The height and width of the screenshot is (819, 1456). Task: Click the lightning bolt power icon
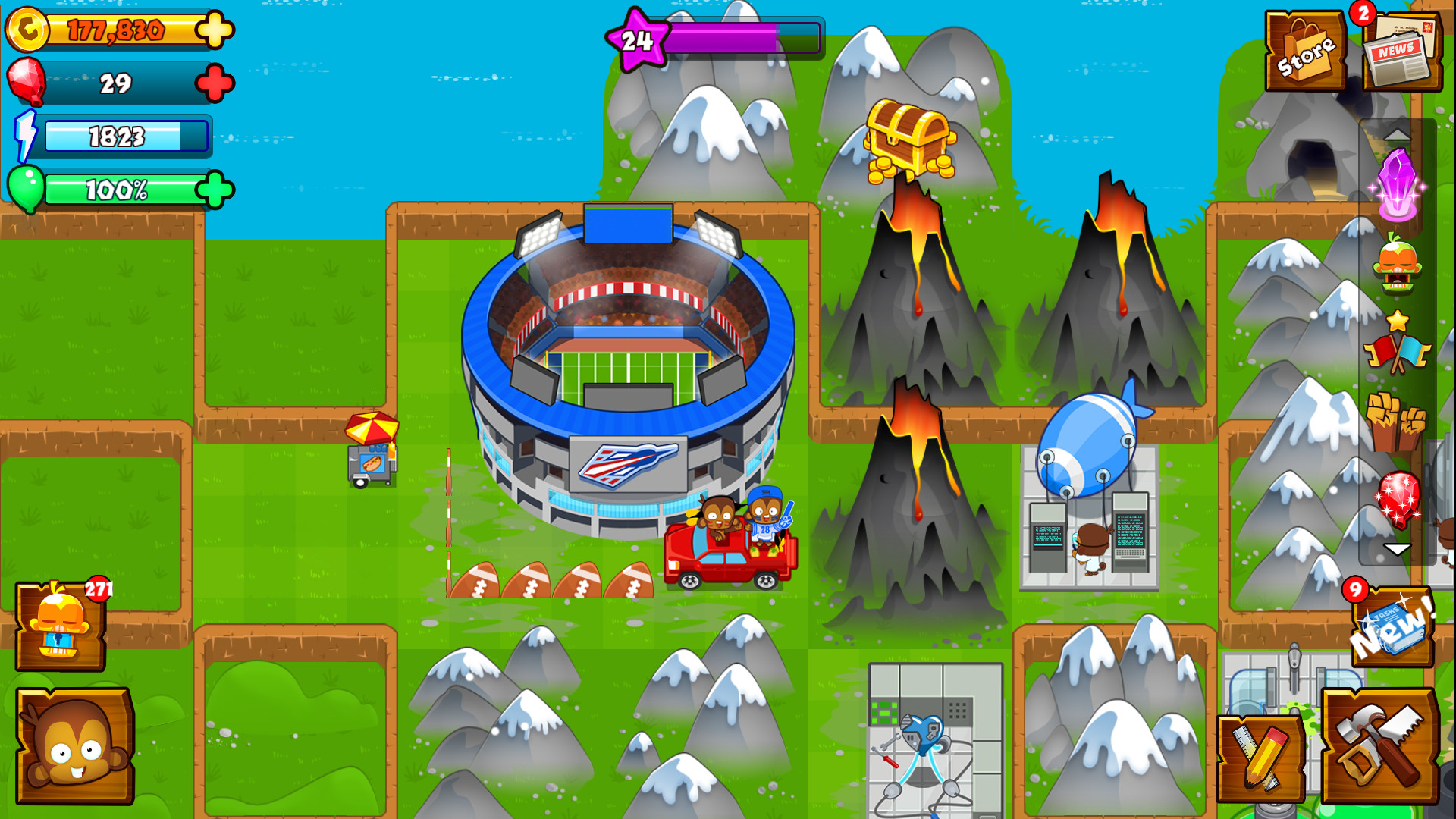[27, 133]
